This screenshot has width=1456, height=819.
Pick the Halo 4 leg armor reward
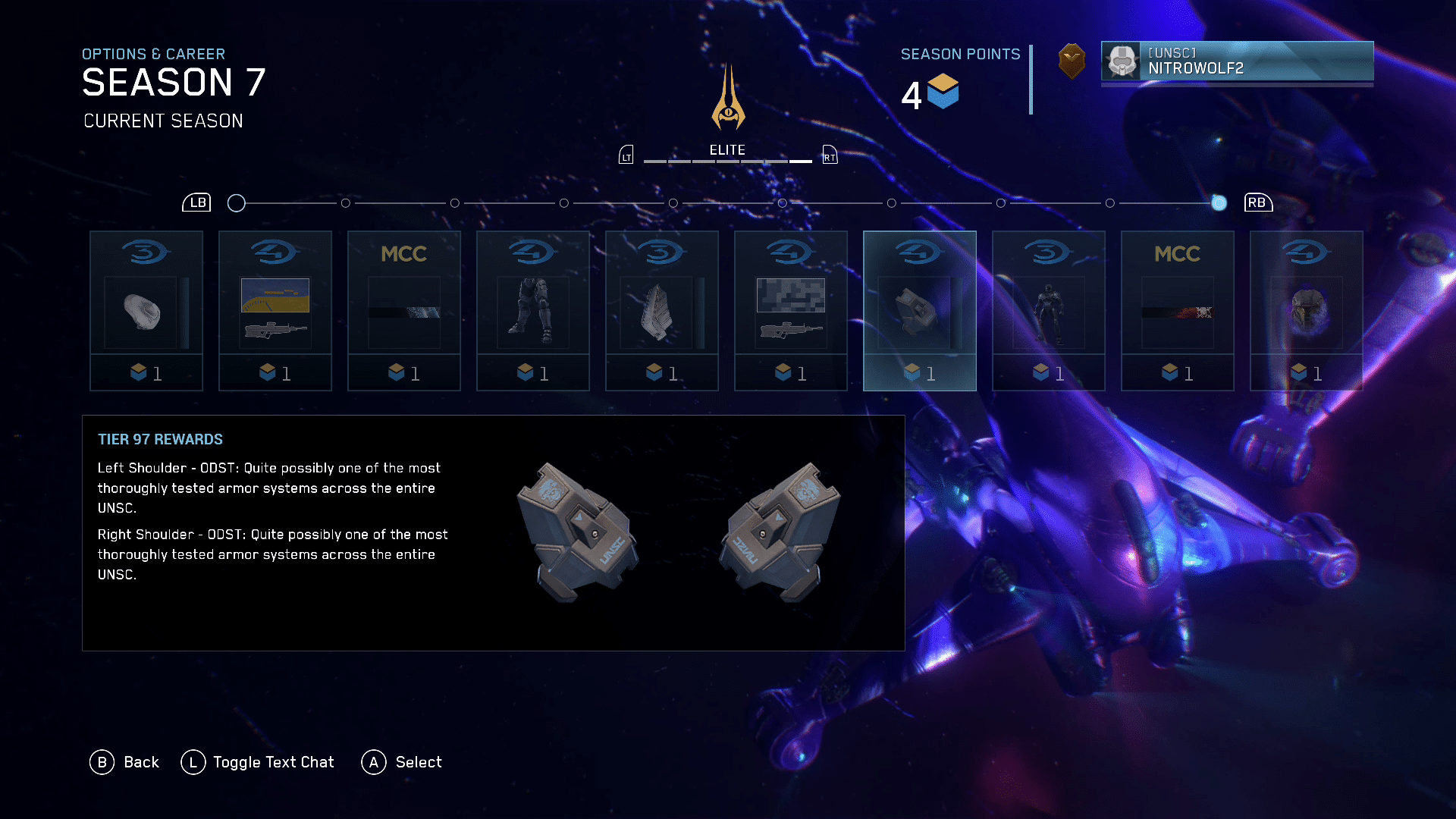click(533, 311)
